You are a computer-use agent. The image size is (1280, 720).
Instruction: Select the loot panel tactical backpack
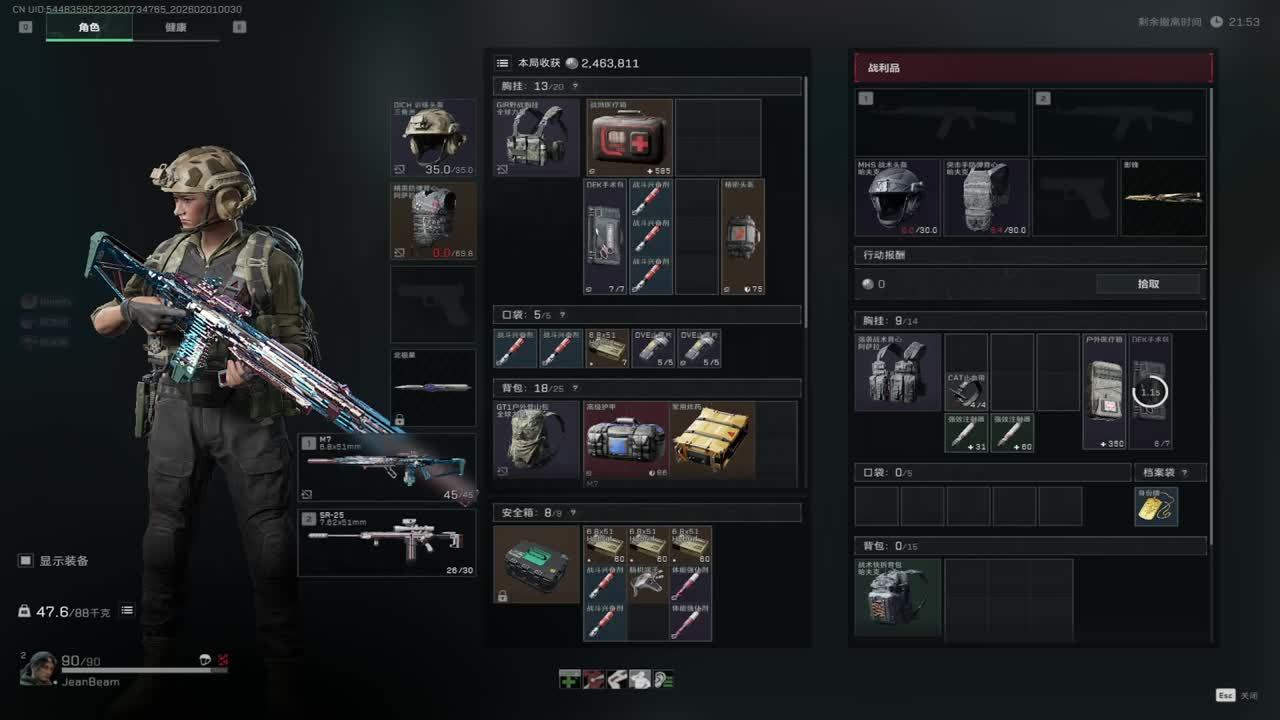pyautogui.click(x=897, y=598)
